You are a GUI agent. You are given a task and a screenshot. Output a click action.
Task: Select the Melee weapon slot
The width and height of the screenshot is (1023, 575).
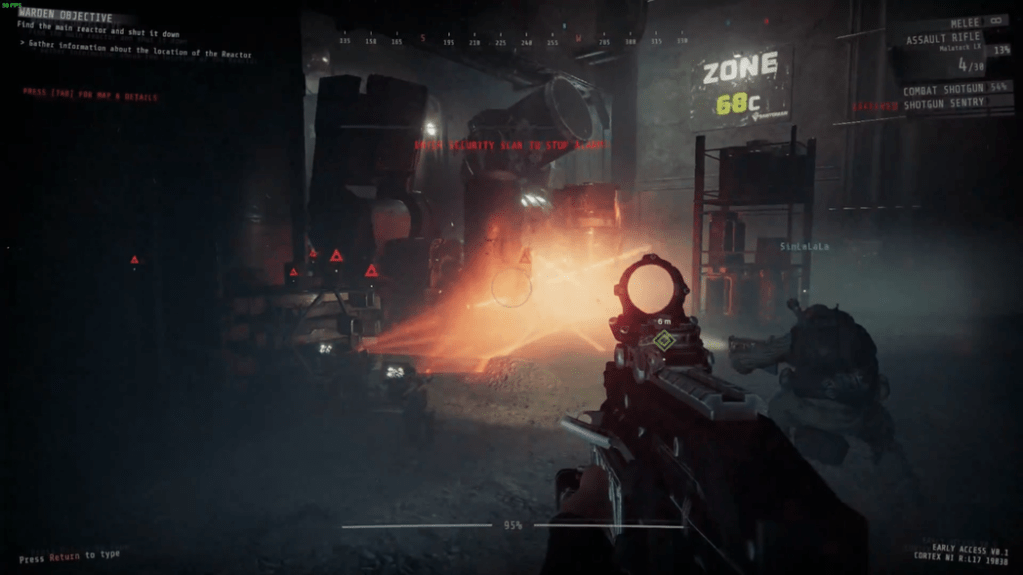tap(965, 21)
